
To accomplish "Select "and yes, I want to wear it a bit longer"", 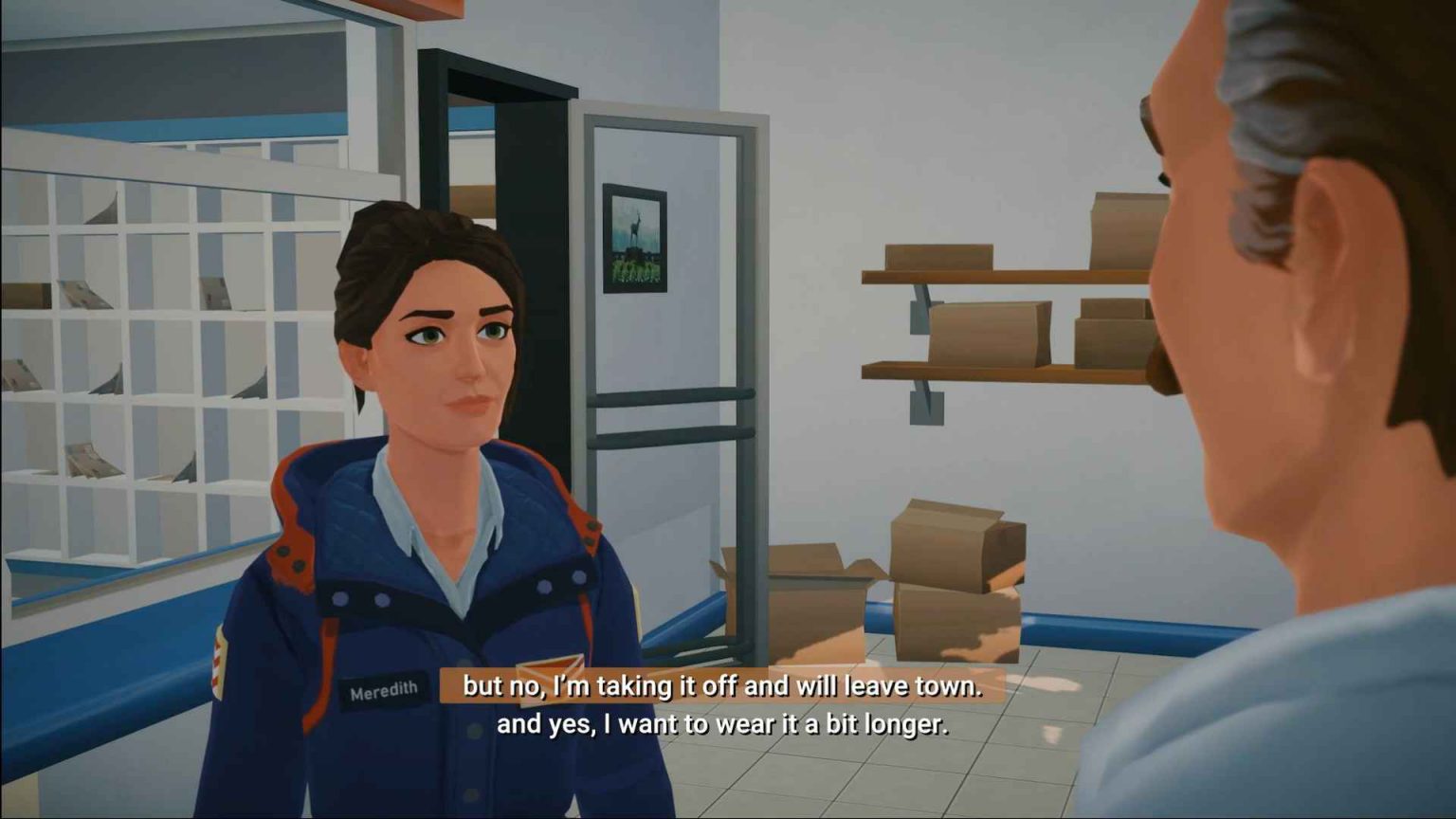I will [721, 725].
